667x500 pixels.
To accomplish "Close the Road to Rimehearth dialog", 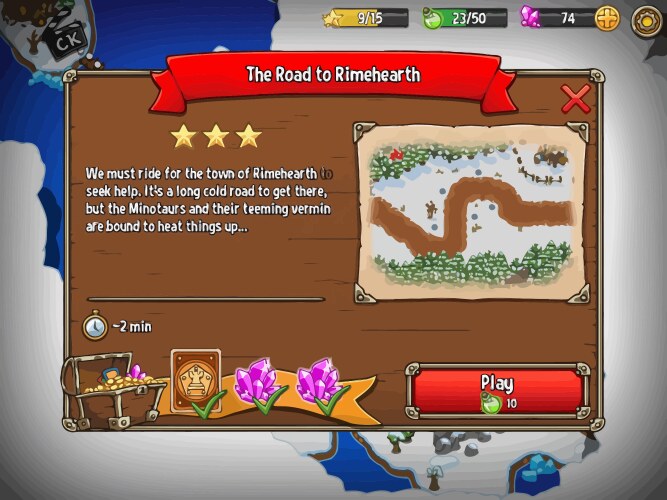I will 575,99.
